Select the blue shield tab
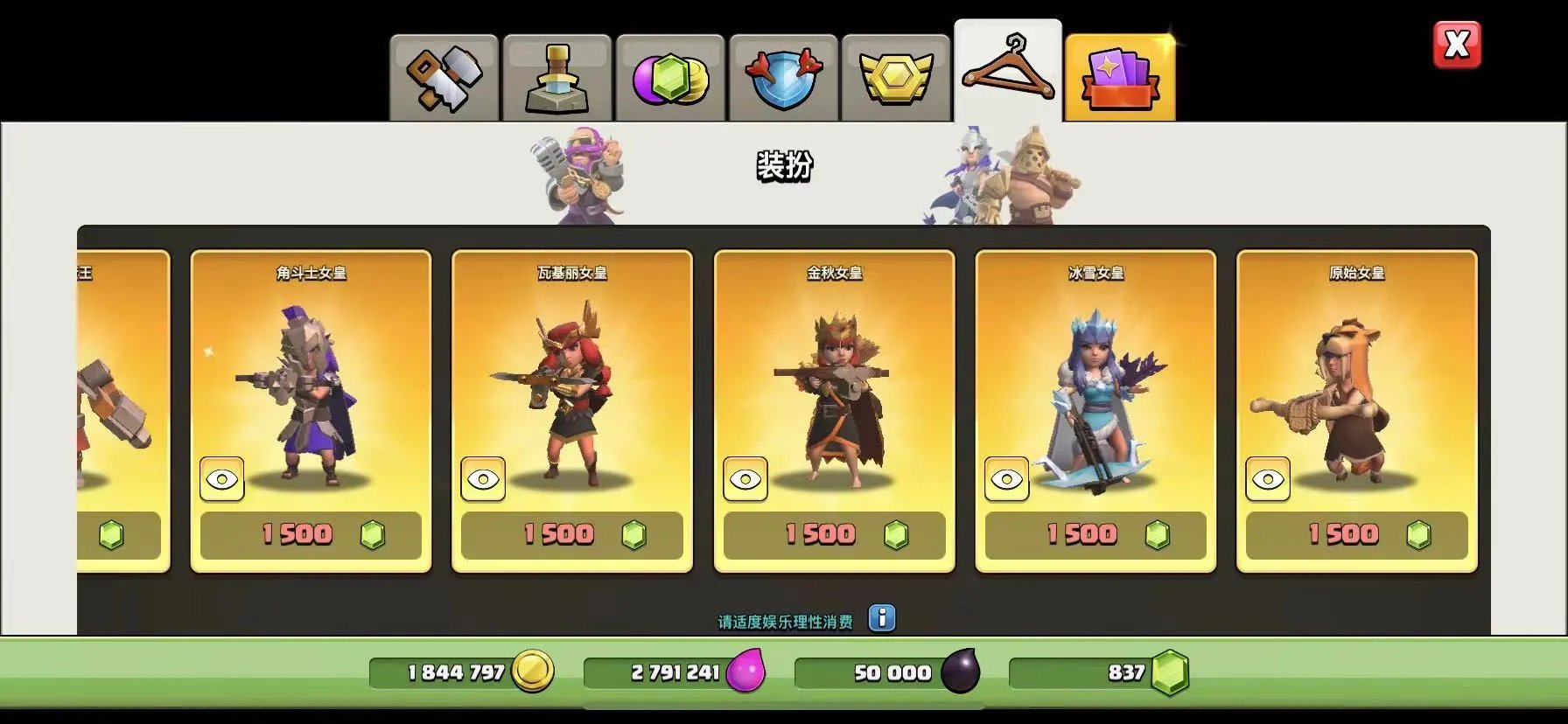 [783, 79]
